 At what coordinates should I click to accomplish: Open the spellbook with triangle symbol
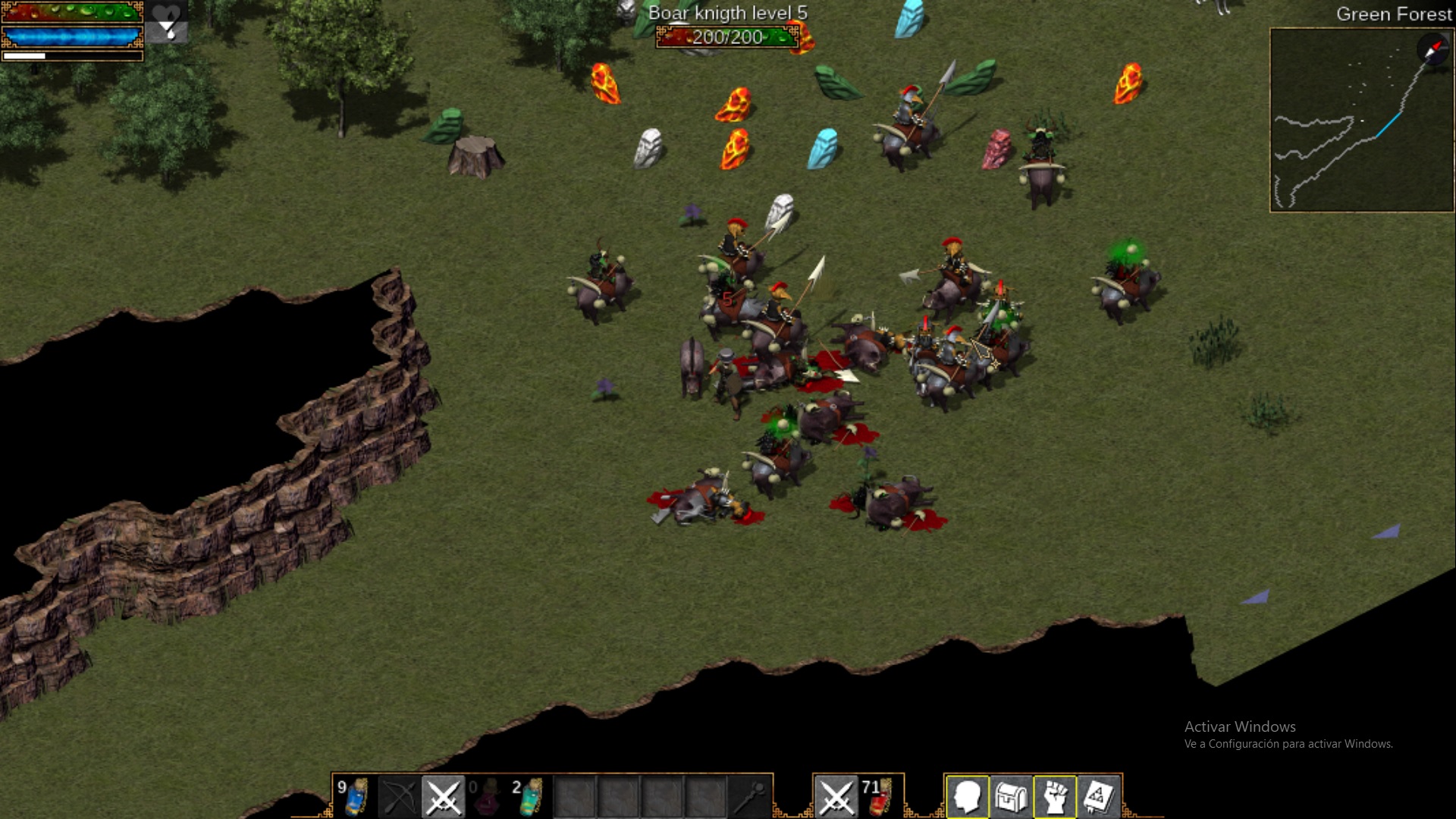tap(1099, 796)
